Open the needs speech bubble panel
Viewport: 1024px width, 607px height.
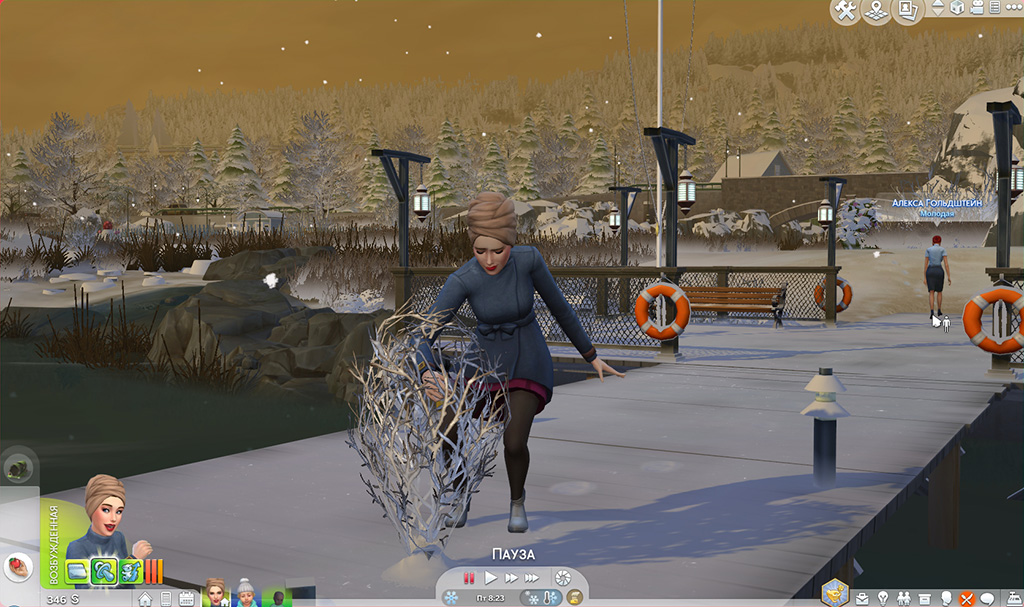point(987,597)
